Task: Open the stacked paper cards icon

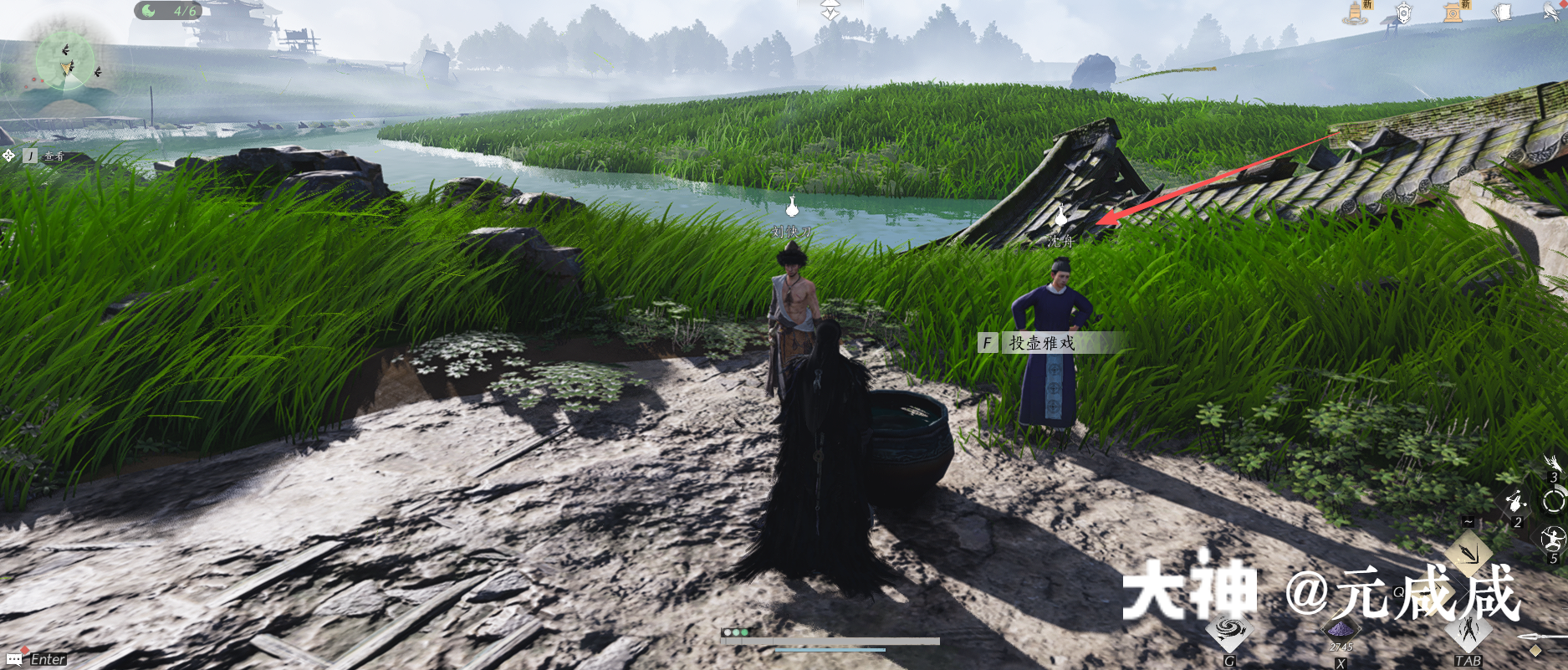Action: pos(1503,13)
